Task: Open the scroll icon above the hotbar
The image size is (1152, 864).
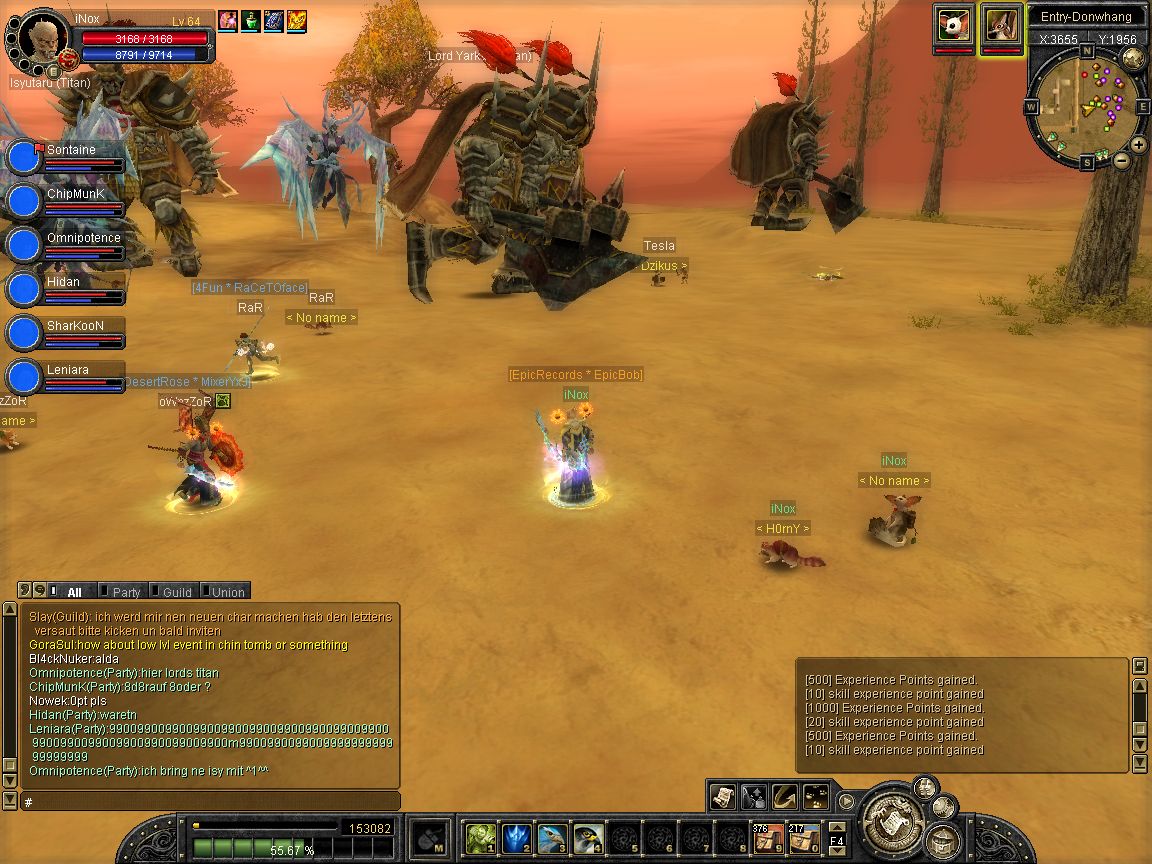Action: coord(723,797)
